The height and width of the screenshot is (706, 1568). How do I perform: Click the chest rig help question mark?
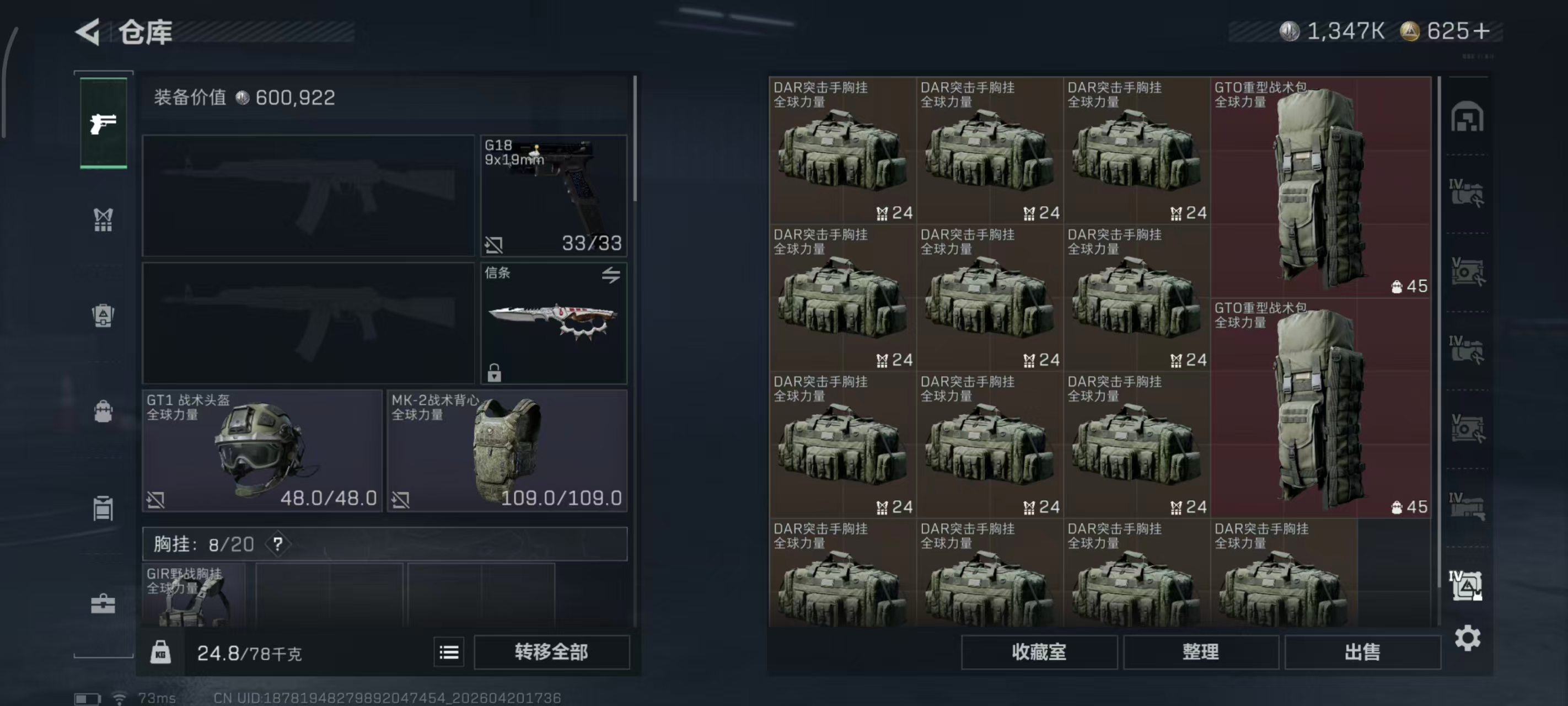[277, 544]
